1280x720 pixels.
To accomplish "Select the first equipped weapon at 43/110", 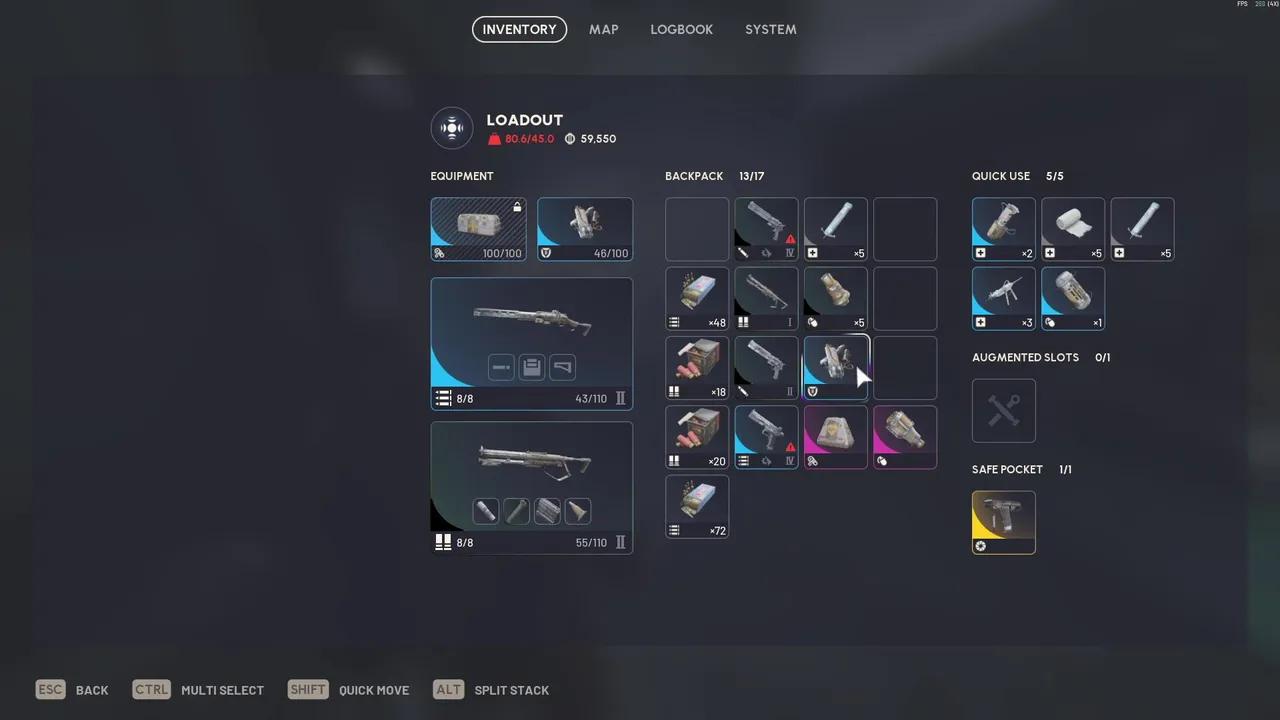I will click(x=531, y=343).
